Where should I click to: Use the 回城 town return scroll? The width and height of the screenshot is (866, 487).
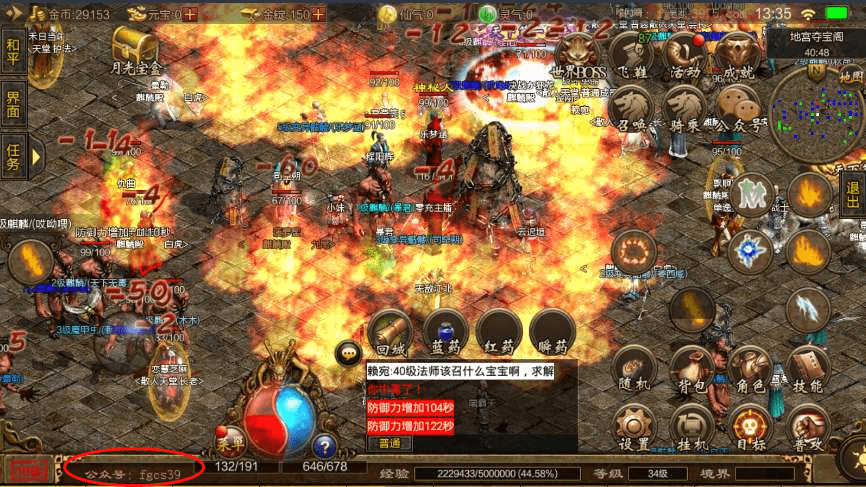tap(390, 332)
